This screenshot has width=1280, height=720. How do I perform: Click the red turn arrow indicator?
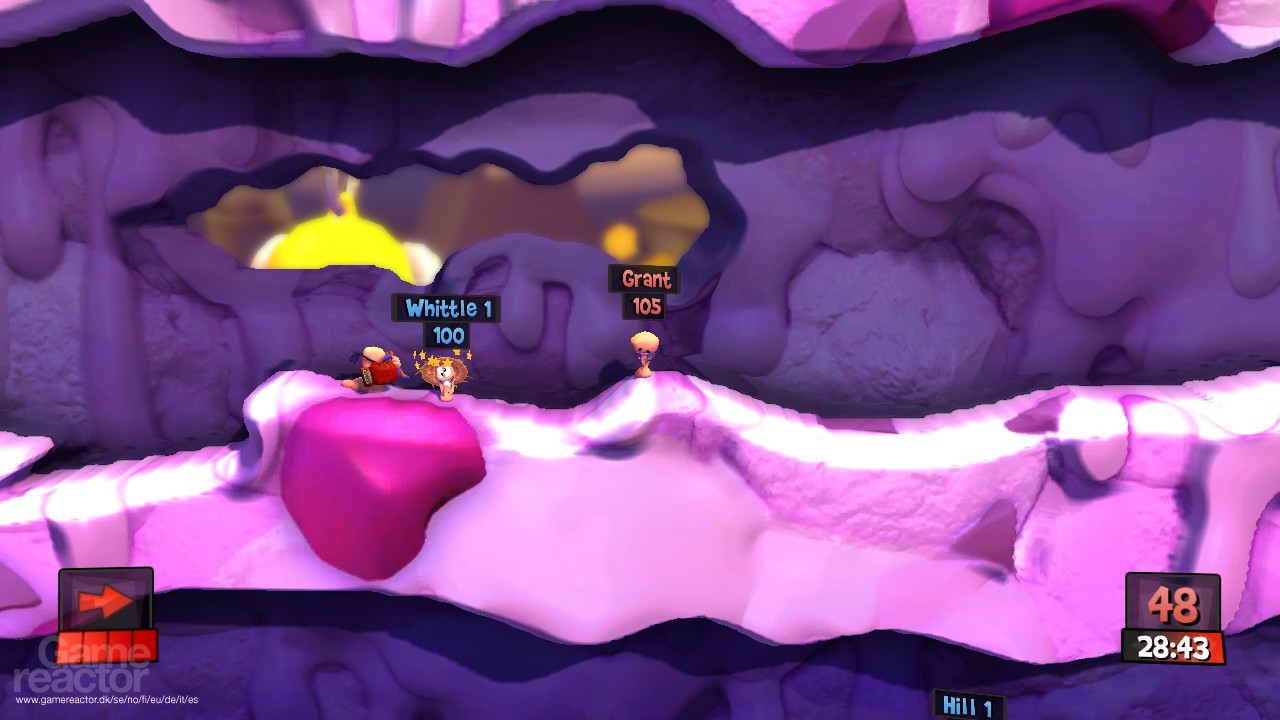coord(104,600)
